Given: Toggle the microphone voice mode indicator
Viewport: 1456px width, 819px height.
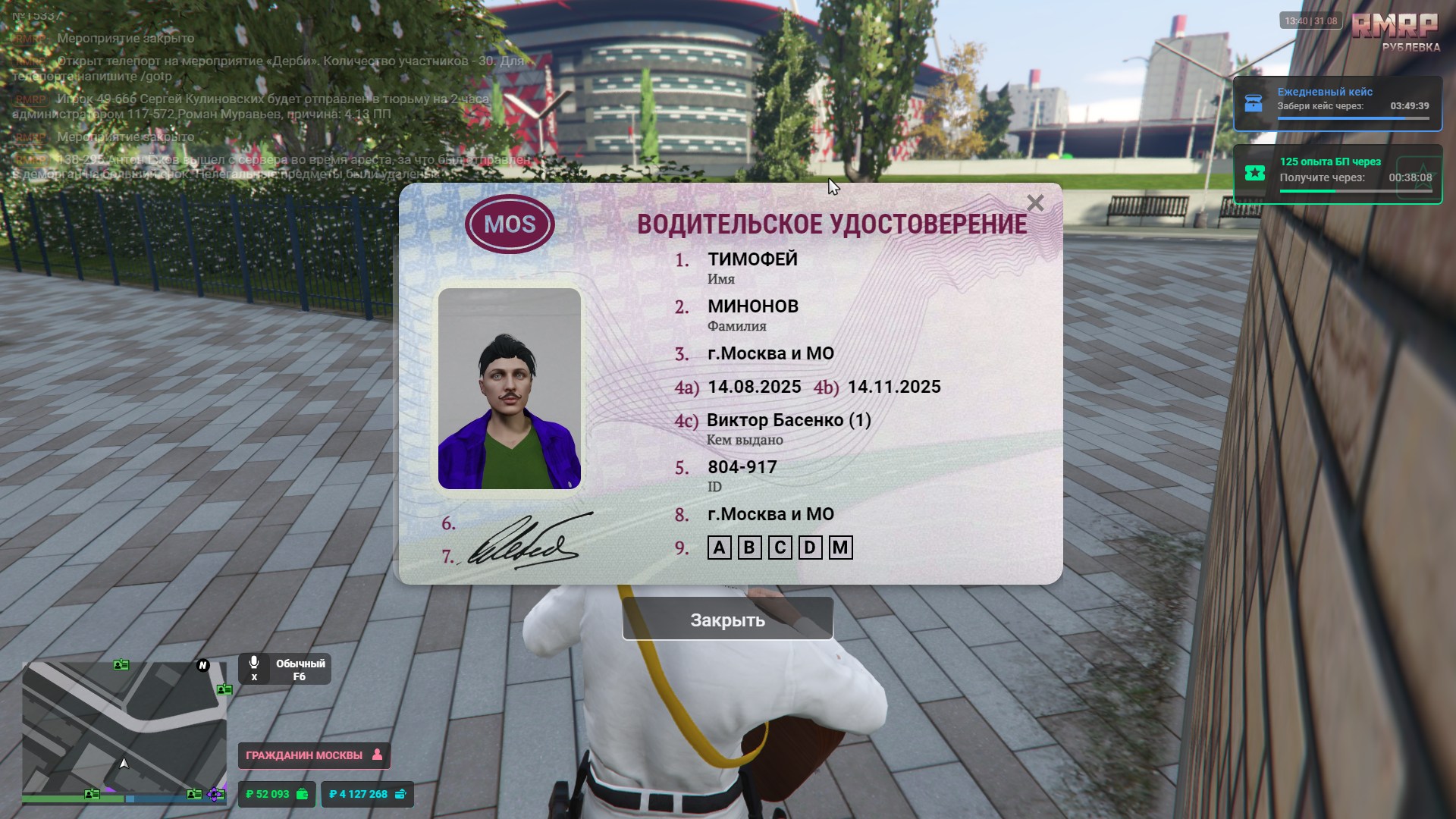Looking at the screenshot, I should coord(284,669).
